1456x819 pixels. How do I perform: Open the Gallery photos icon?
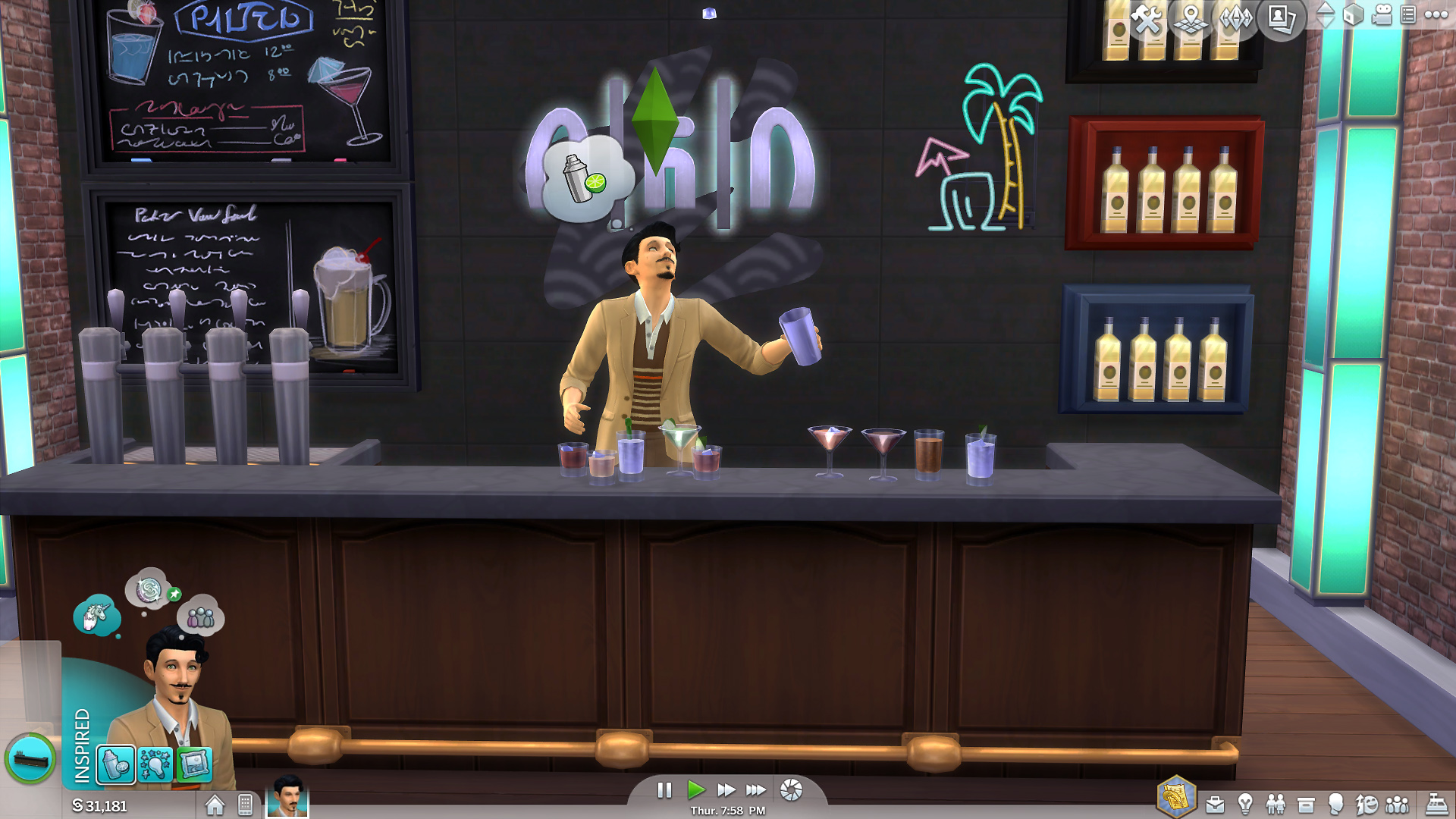click(1282, 18)
